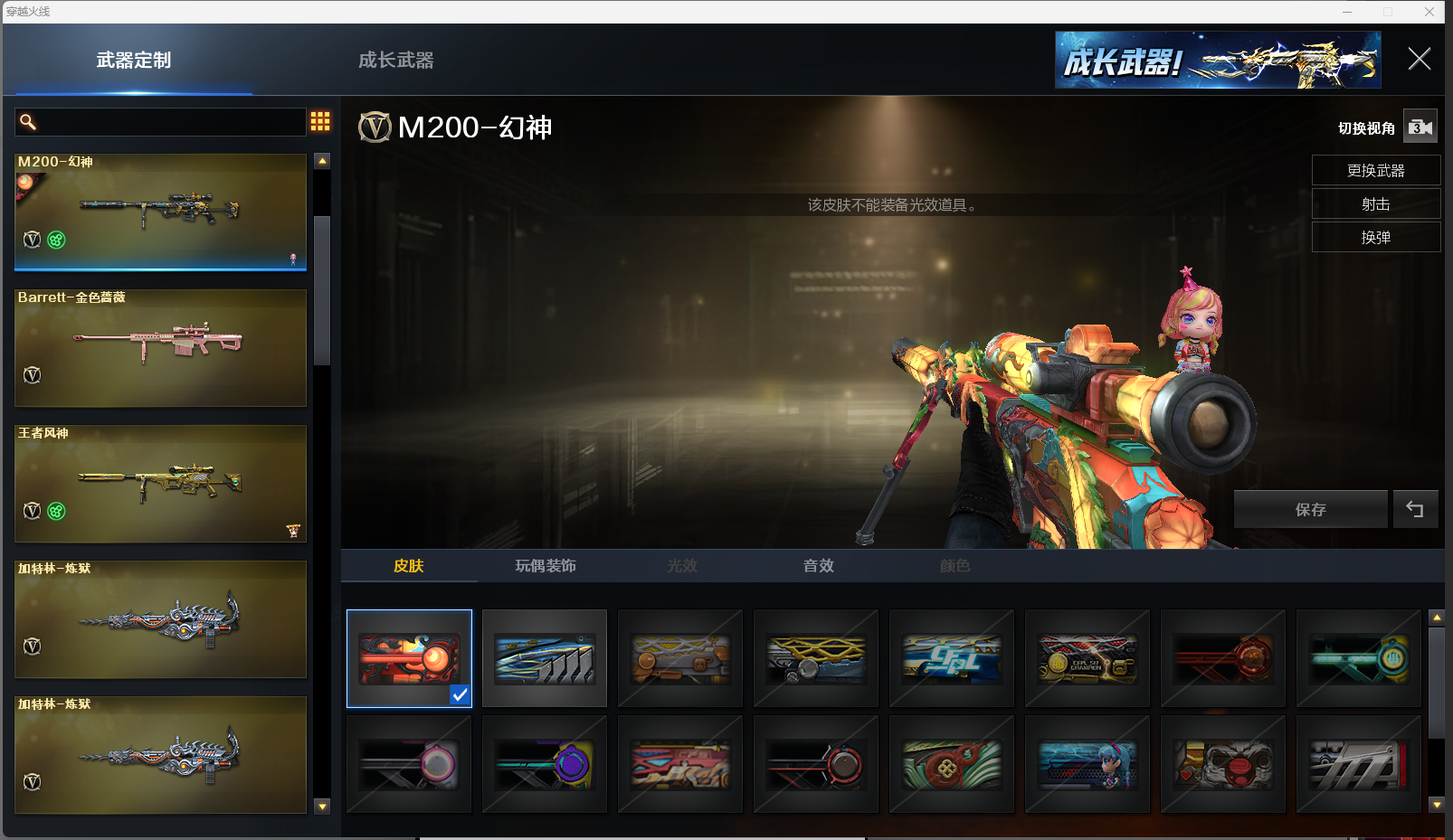Select the 武器定制 tab
The image size is (1453, 840).
[134, 61]
